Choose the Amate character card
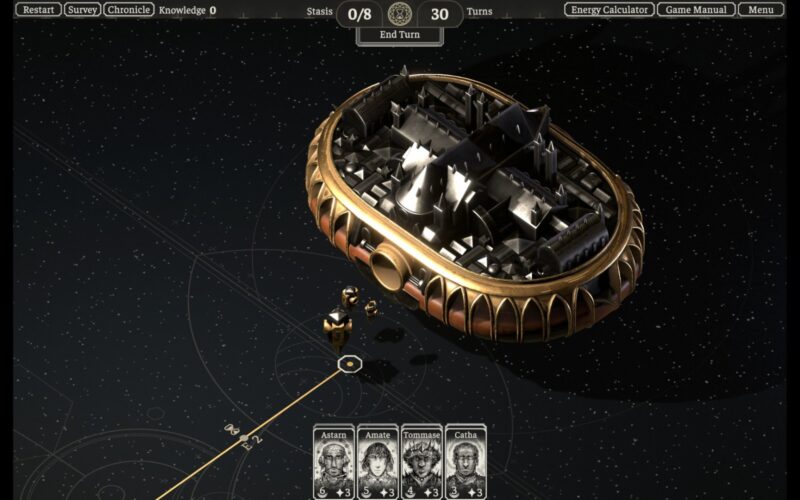The width and height of the screenshot is (800, 500). [x=378, y=460]
